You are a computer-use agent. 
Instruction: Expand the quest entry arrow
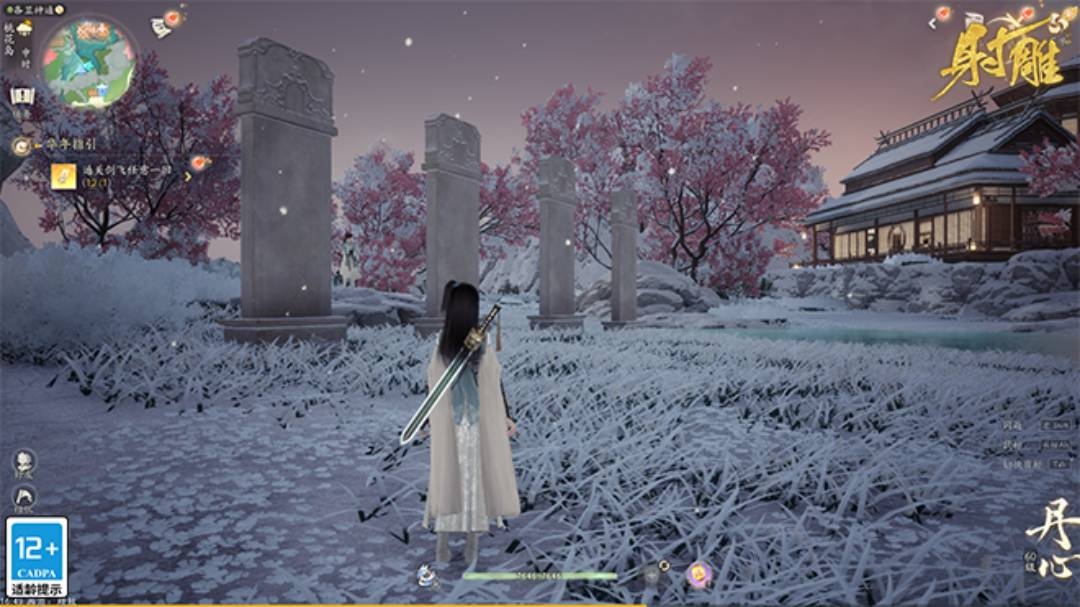point(187,177)
